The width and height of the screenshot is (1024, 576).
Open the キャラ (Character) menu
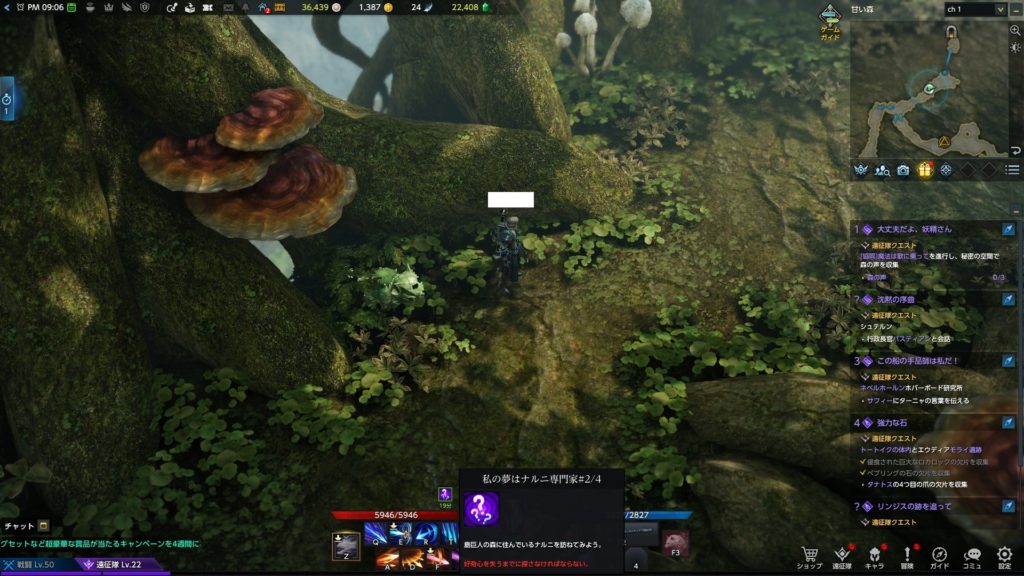[x=874, y=556]
